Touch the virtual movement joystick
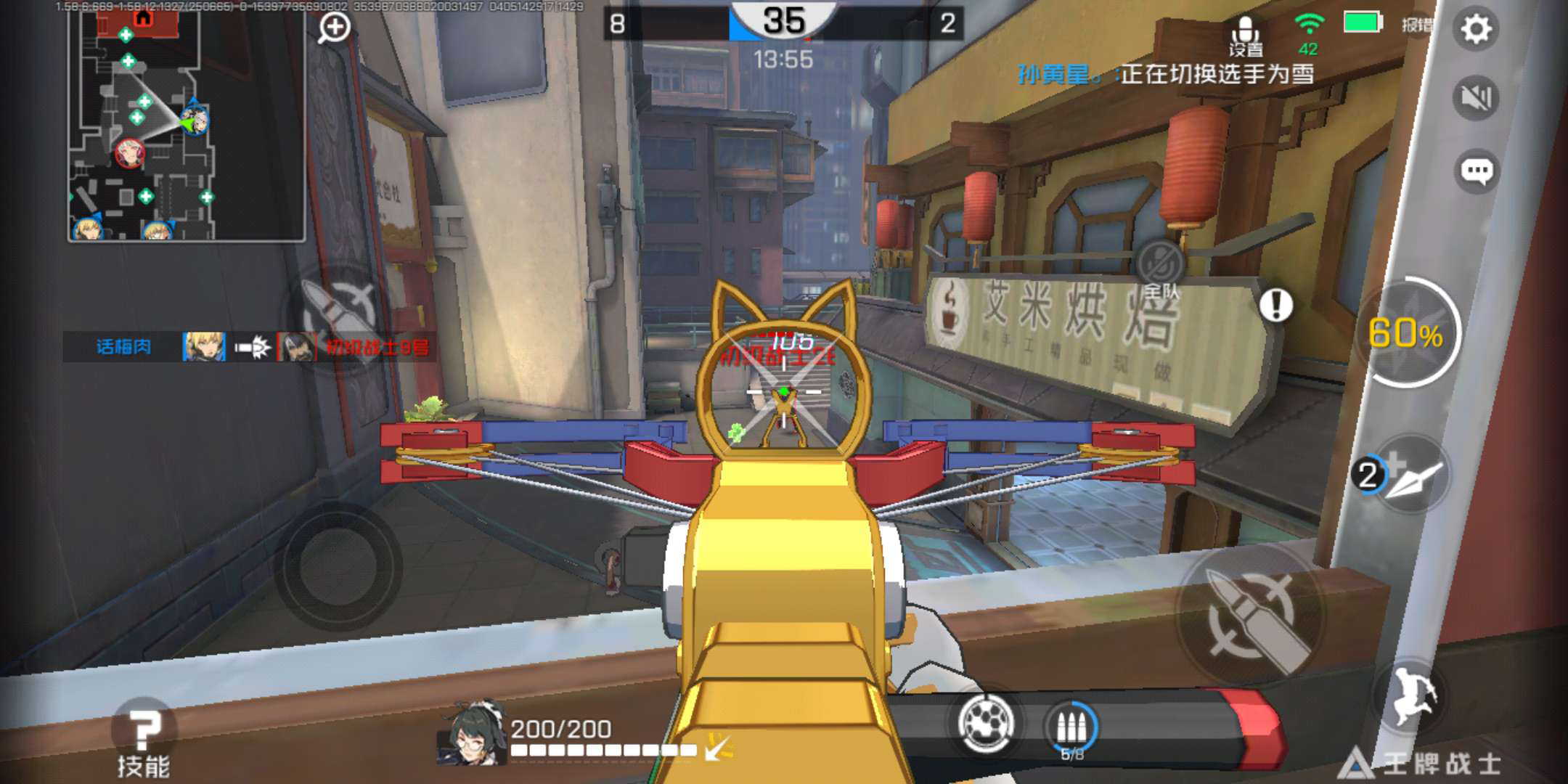Image resolution: width=1568 pixels, height=784 pixels. [x=338, y=566]
